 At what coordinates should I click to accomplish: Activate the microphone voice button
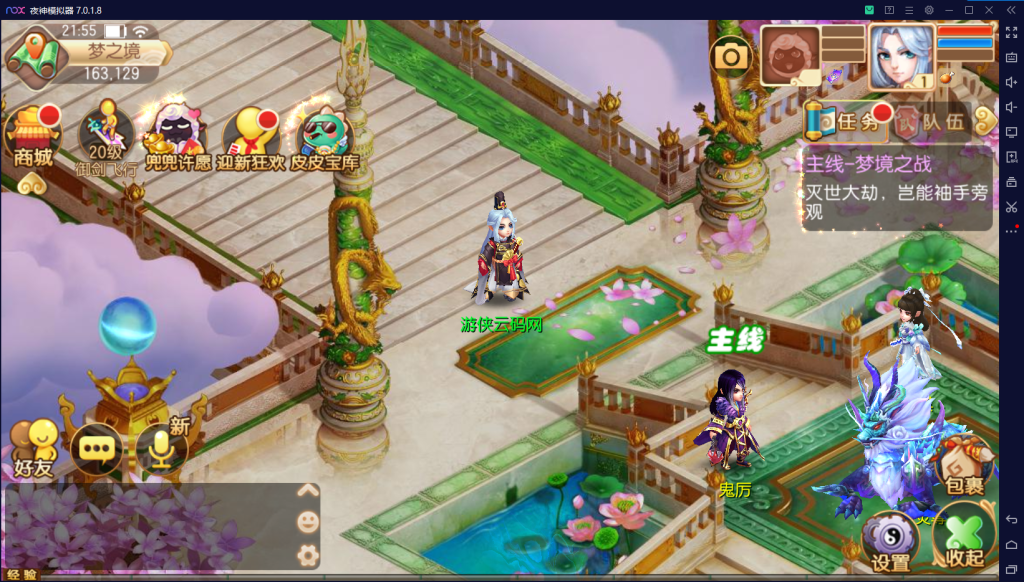[162, 448]
